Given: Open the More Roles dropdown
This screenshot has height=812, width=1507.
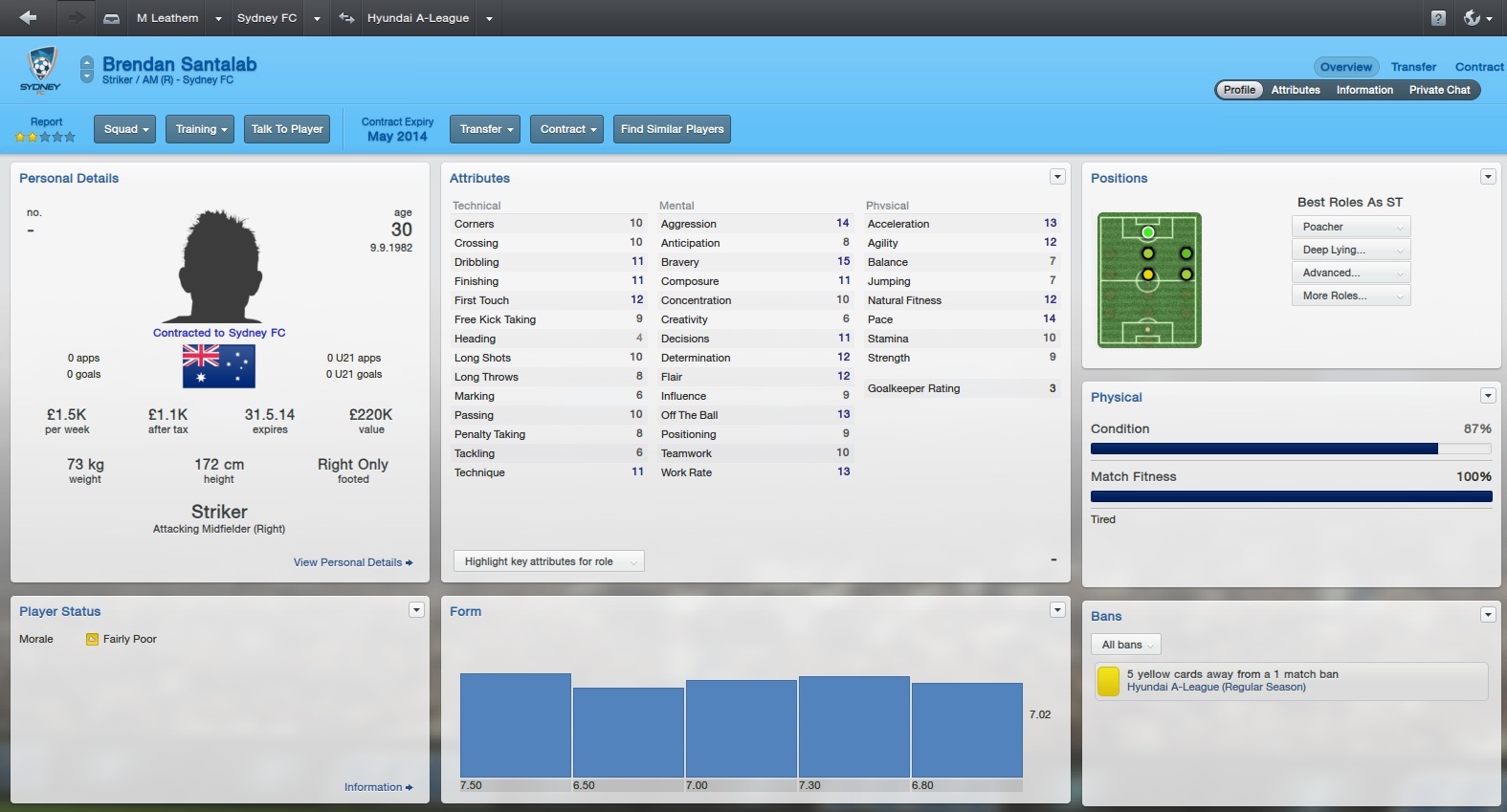Looking at the screenshot, I should (1350, 296).
